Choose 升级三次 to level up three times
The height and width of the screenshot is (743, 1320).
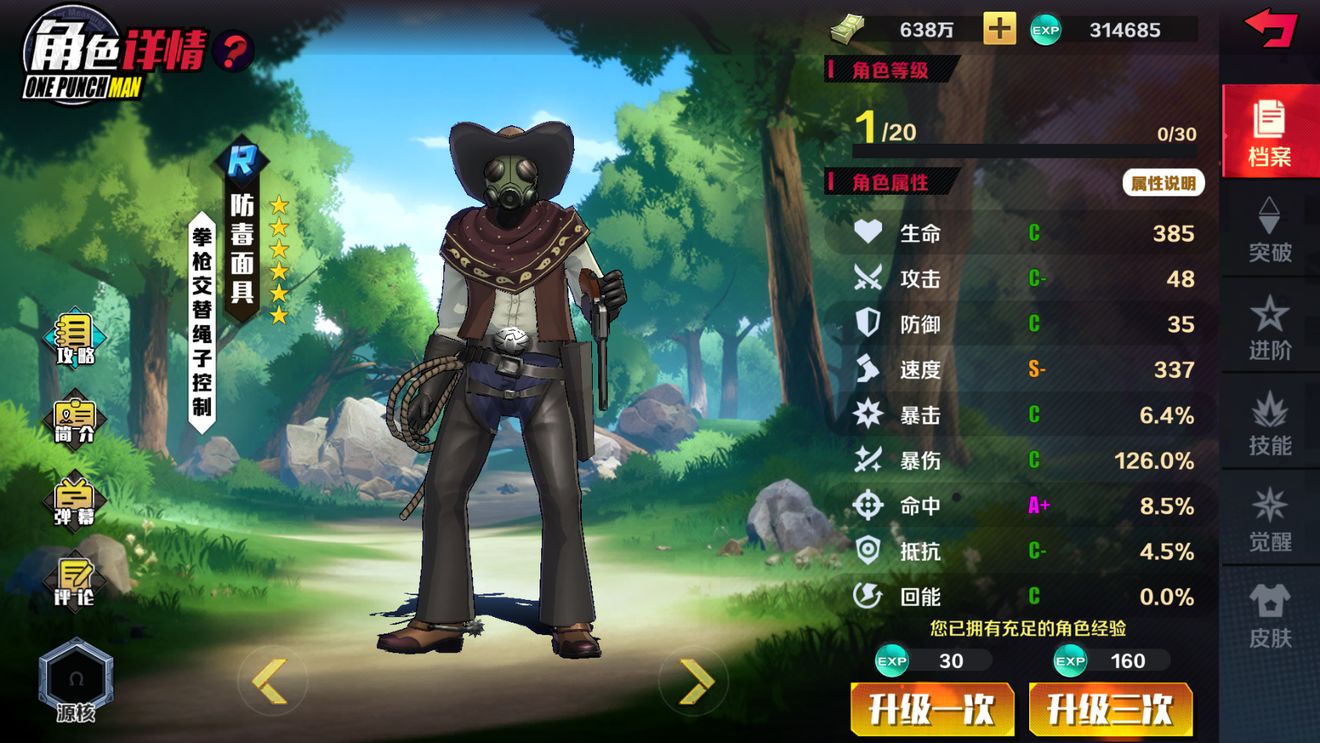point(1110,710)
